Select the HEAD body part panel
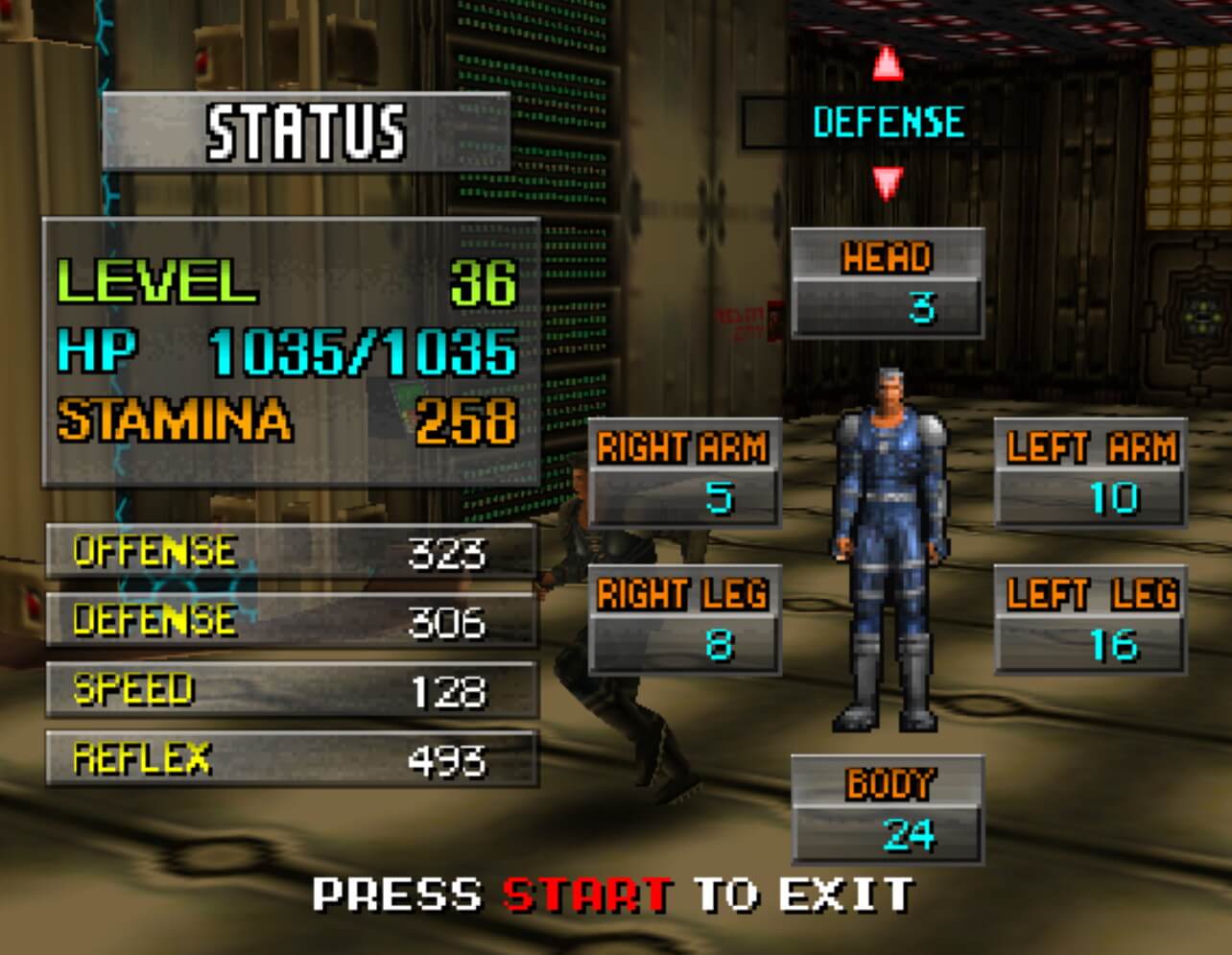Screen dimensions: 1232x955 887,283
